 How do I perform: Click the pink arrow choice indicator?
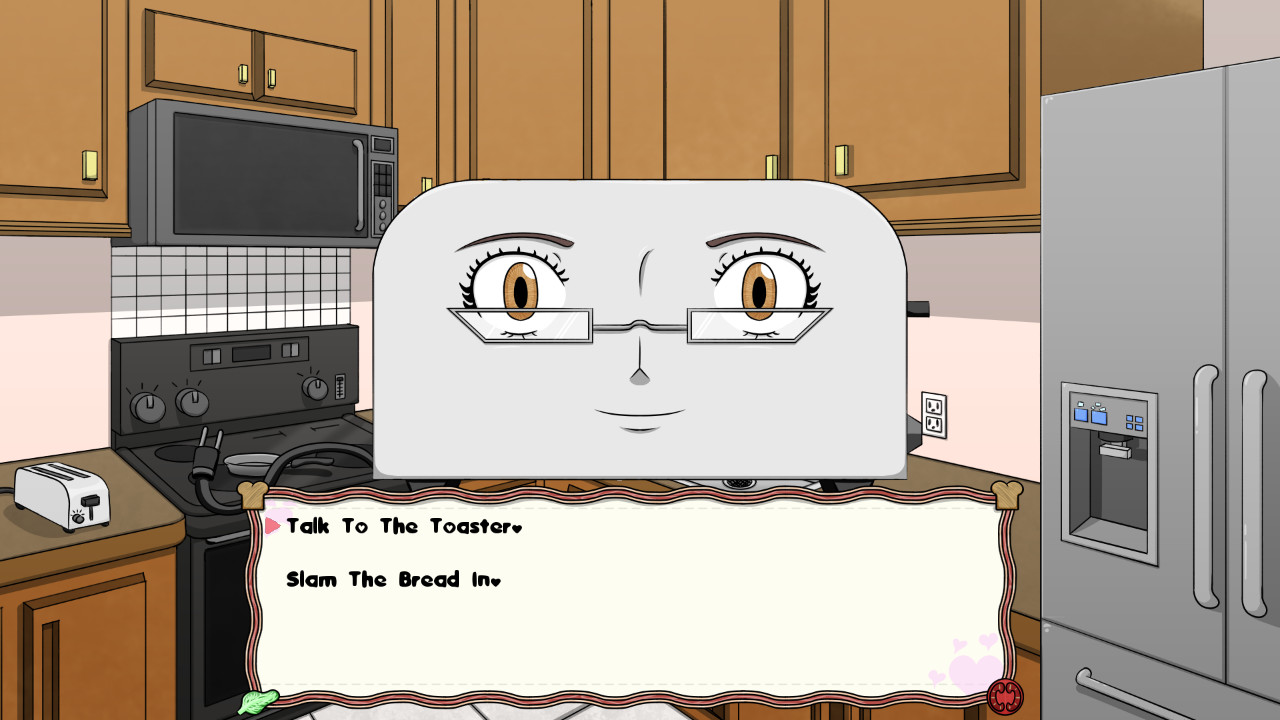coord(272,525)
